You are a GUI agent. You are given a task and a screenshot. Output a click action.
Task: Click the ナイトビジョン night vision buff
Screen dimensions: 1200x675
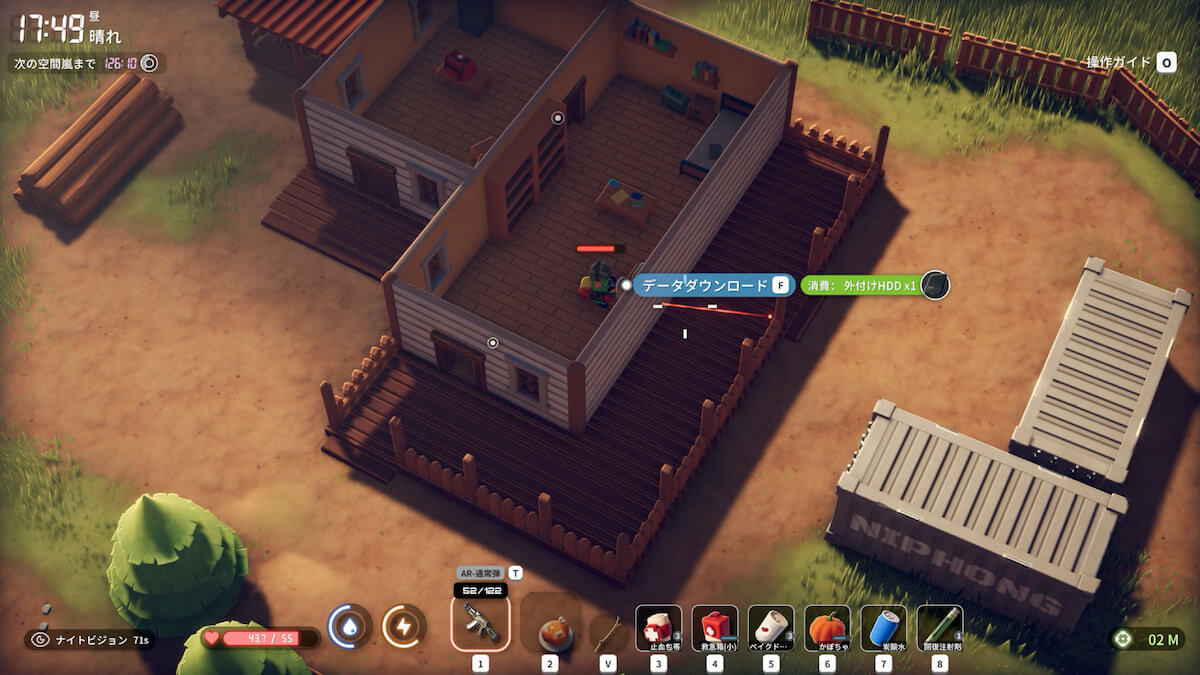[90, 639]
